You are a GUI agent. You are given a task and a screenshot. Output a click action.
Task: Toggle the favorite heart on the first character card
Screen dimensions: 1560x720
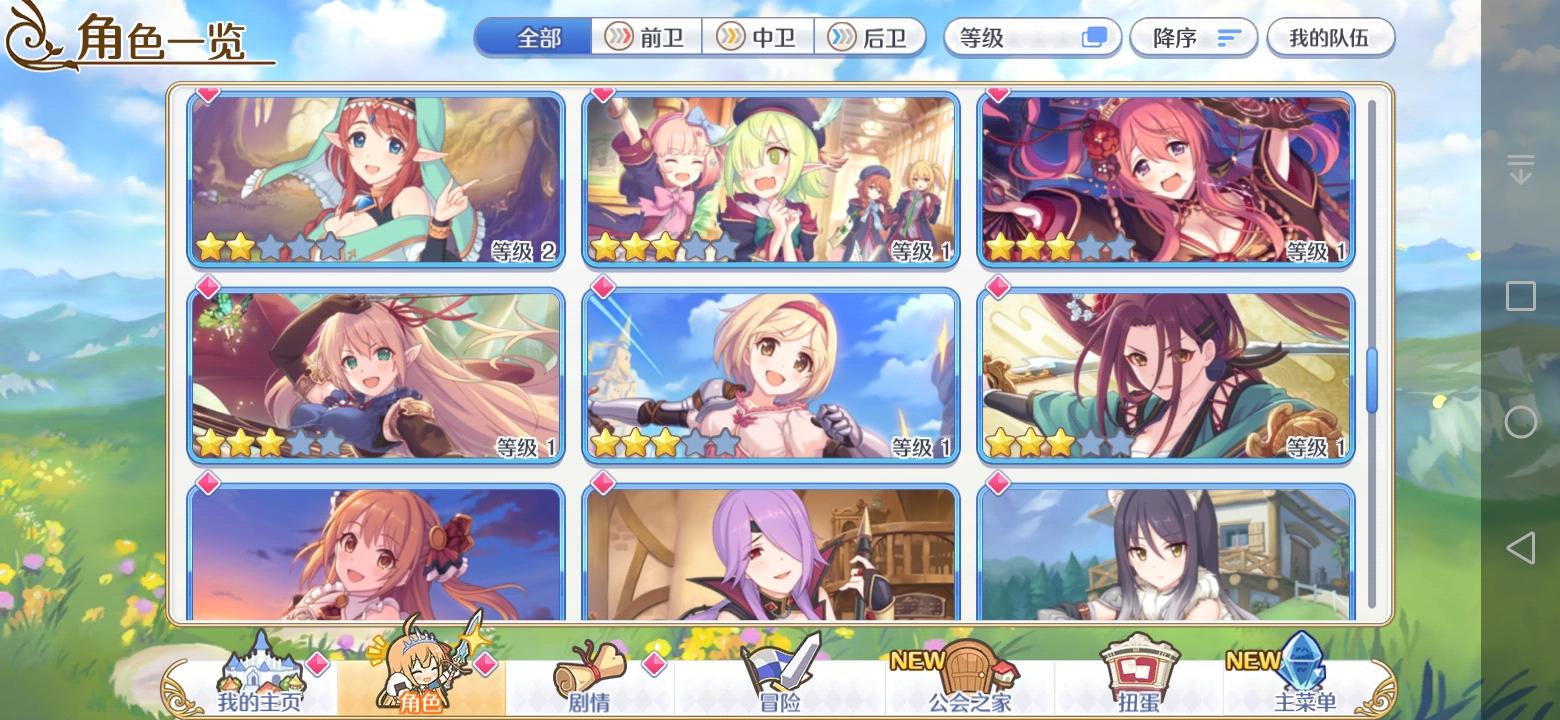click(206, 92)
